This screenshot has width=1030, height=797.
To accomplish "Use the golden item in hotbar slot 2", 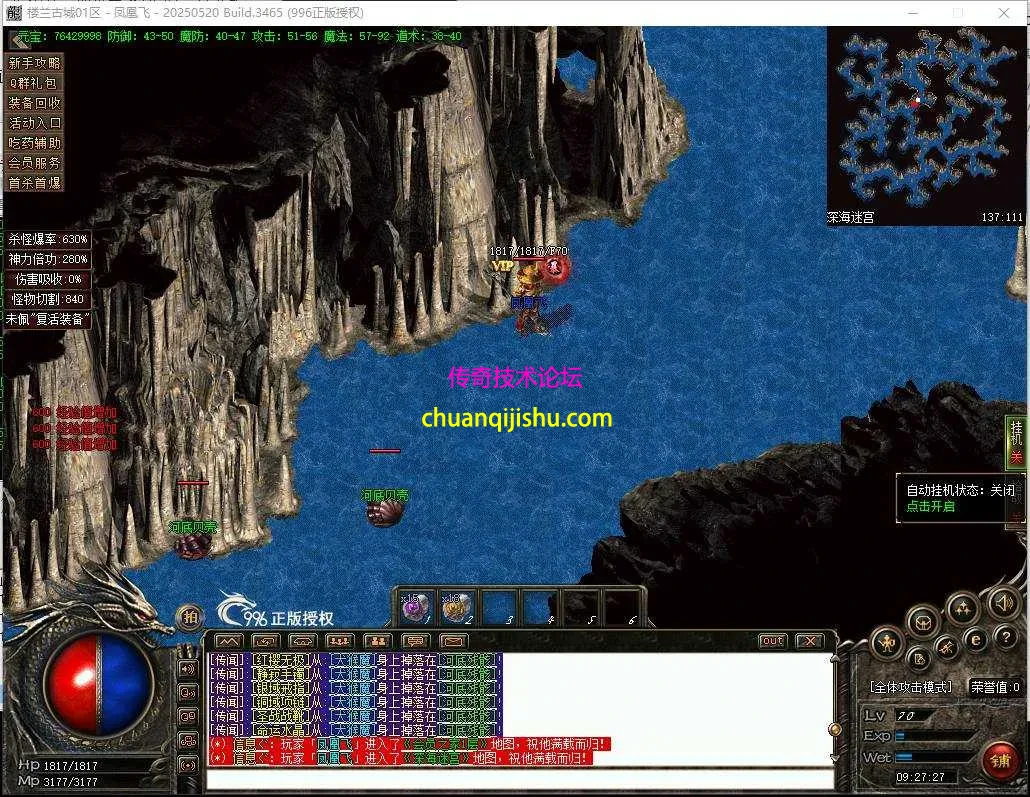I will point(457,607).
